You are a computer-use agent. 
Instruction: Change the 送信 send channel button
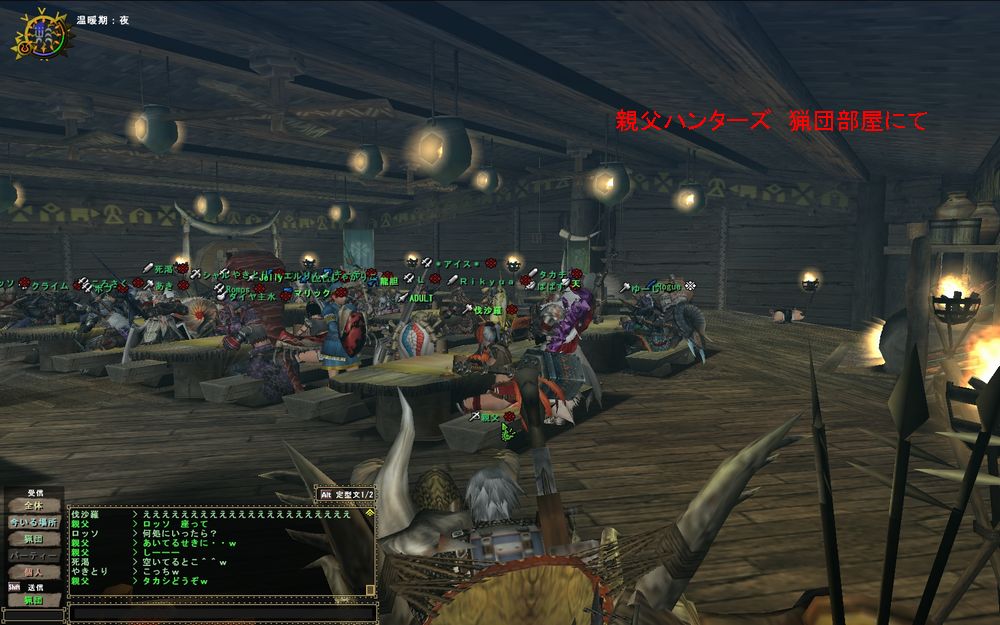[33, 599]
